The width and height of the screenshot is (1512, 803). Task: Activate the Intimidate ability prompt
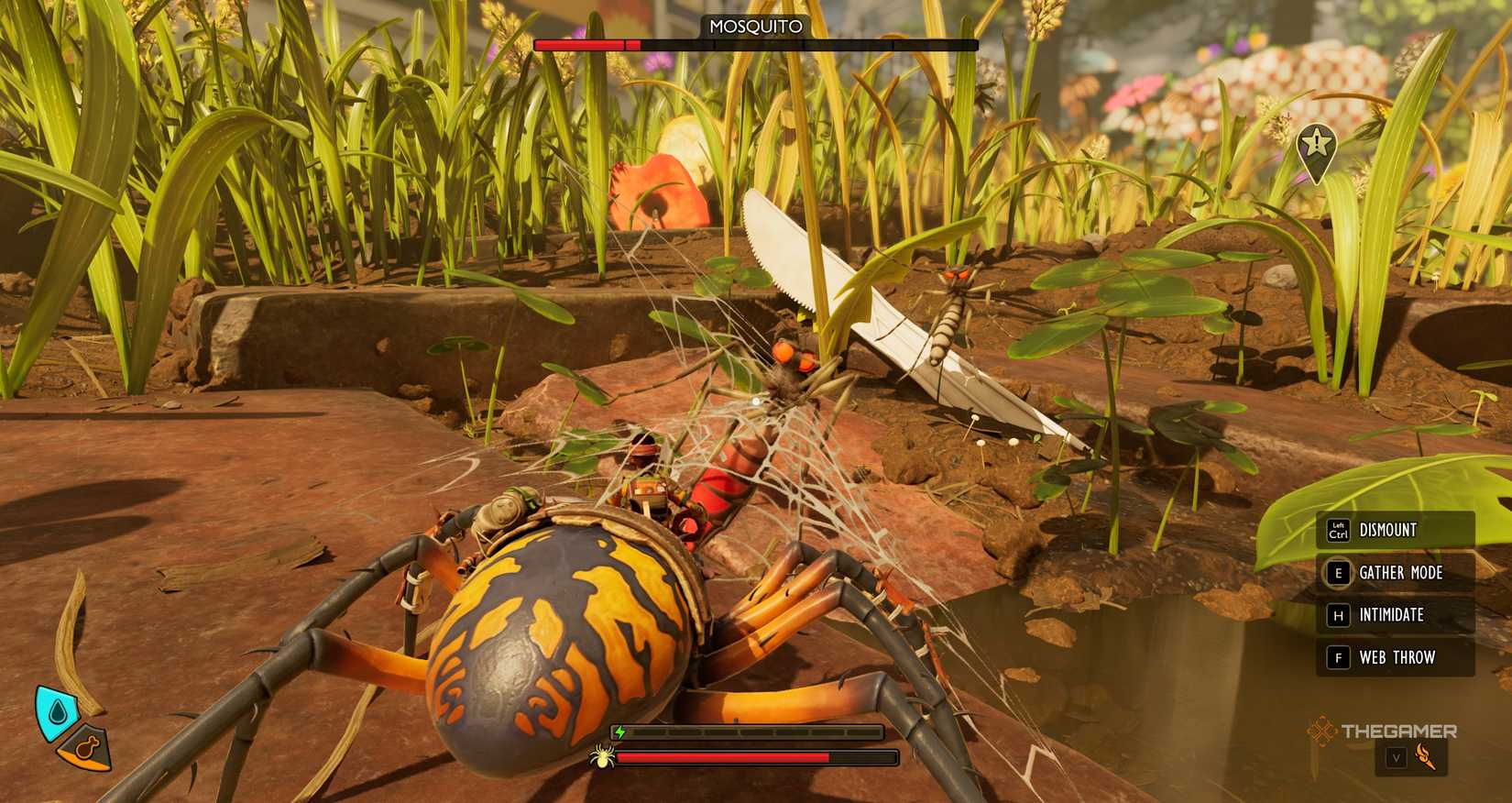(1339, 615)
